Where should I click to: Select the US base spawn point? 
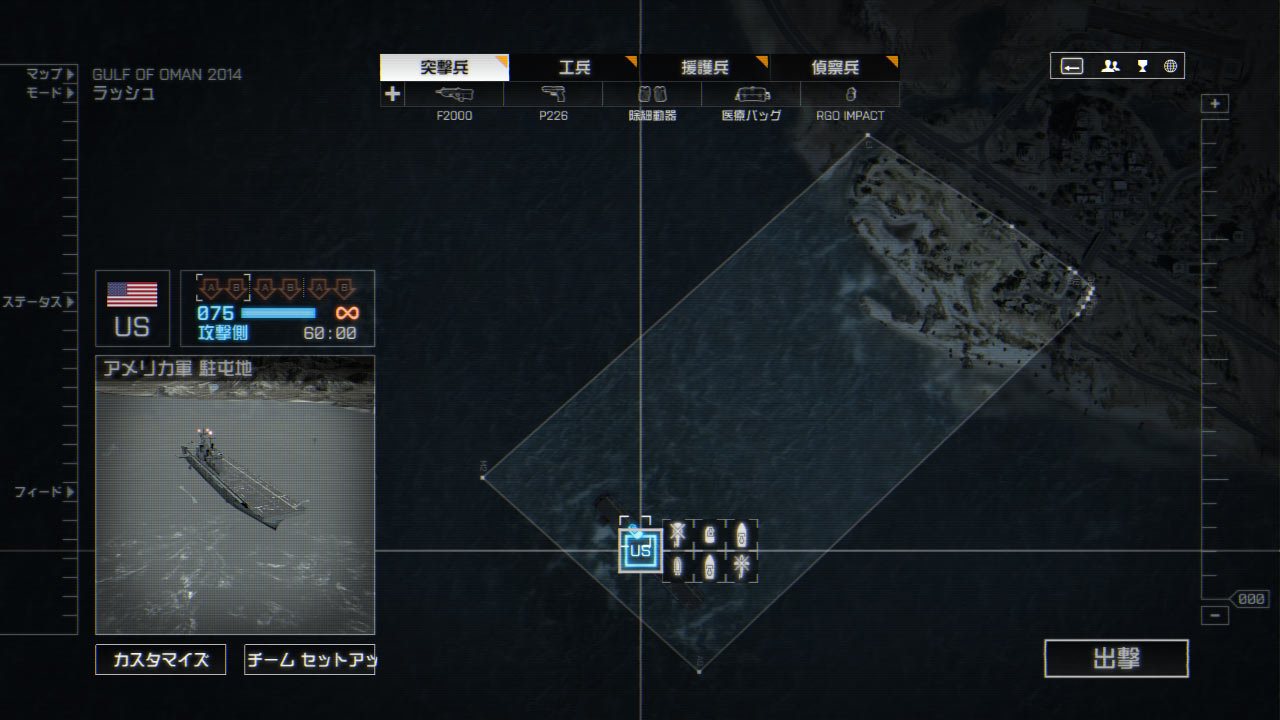640,551
